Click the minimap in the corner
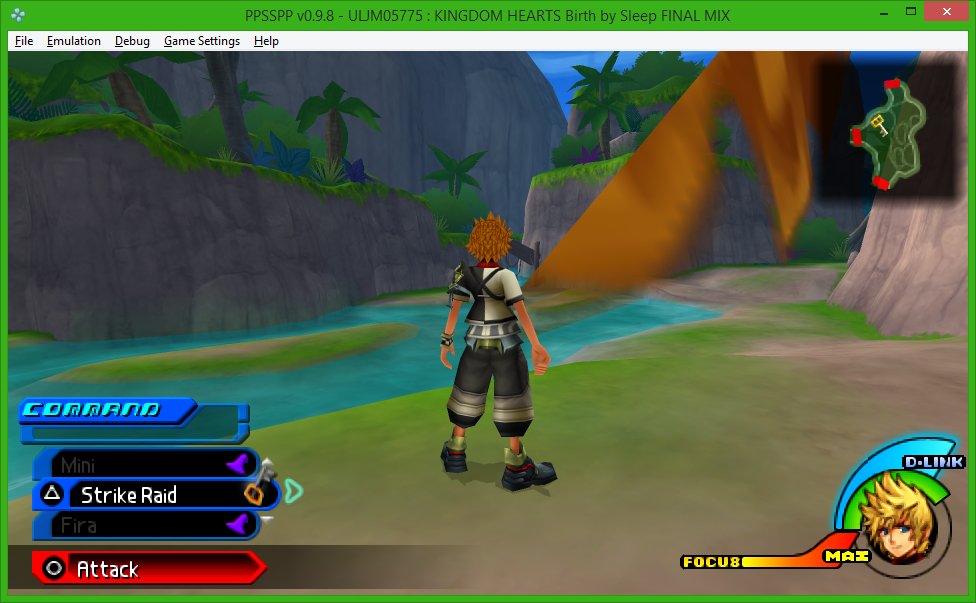 tap(886, 131)
